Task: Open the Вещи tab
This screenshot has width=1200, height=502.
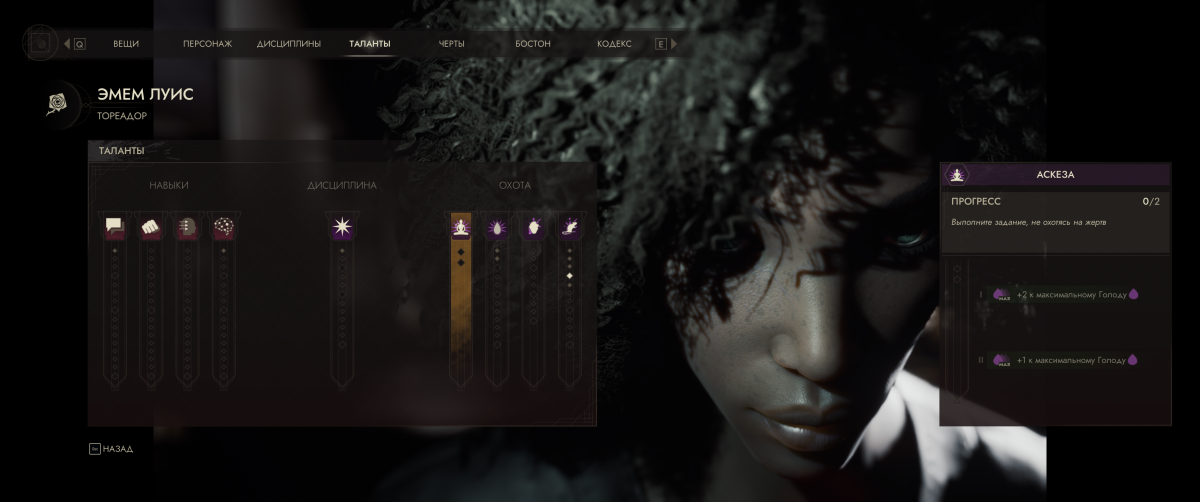Action: 126,44
